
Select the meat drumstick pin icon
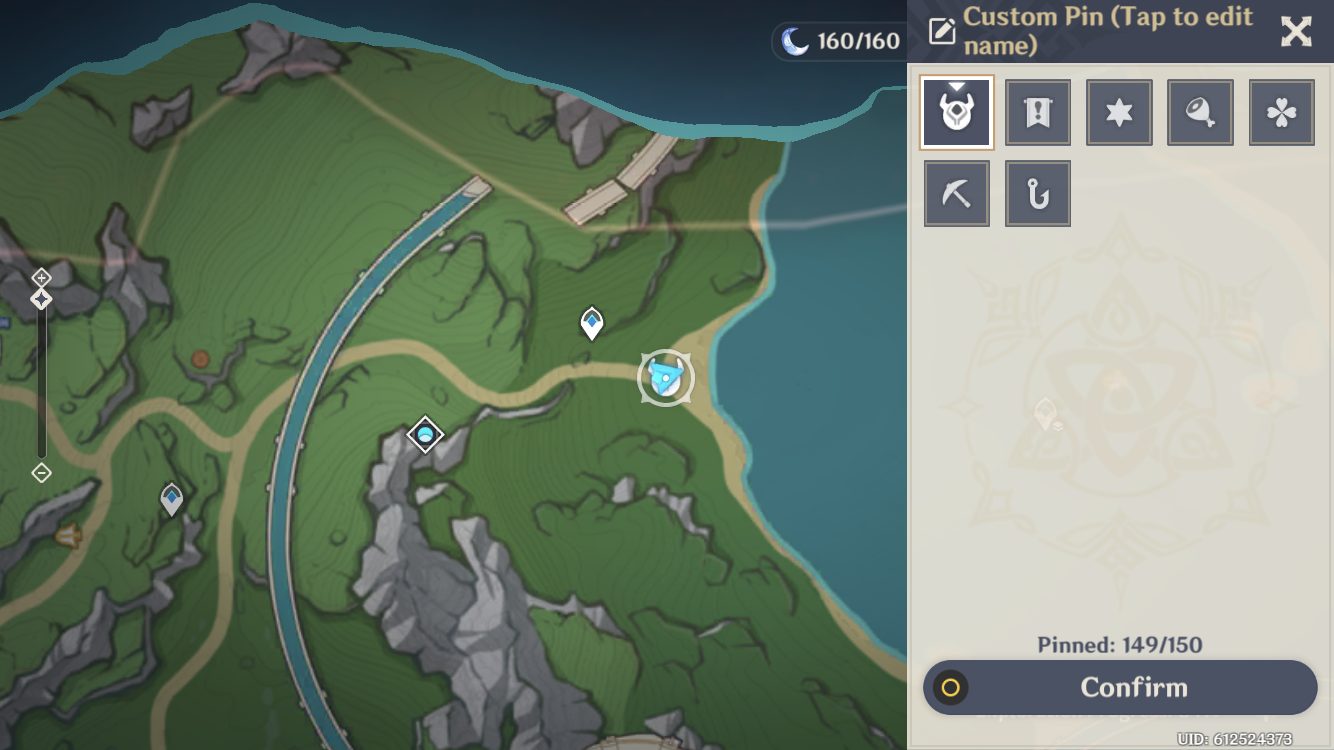[1200, 113]
